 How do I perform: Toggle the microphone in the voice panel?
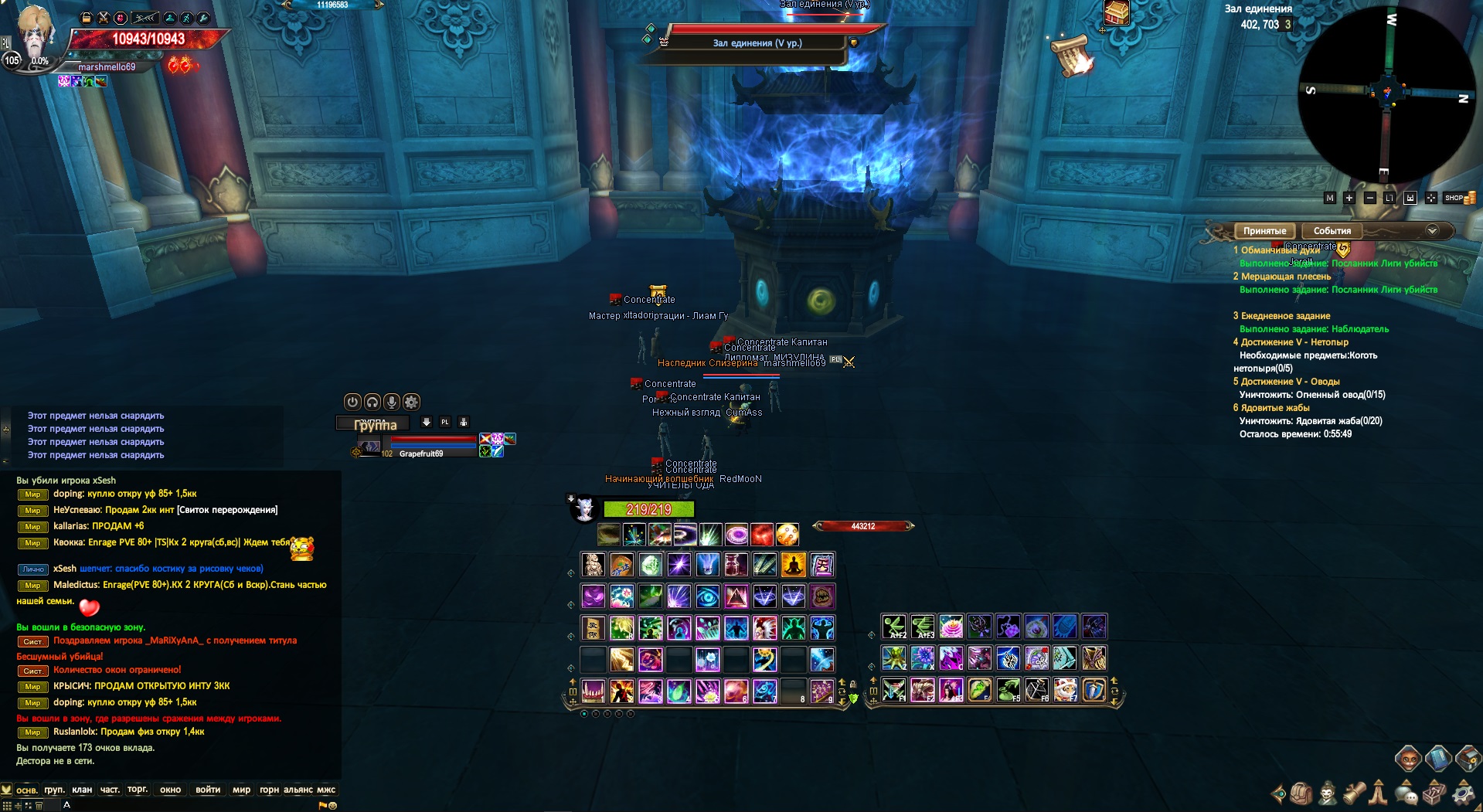(x=392, y=402)
